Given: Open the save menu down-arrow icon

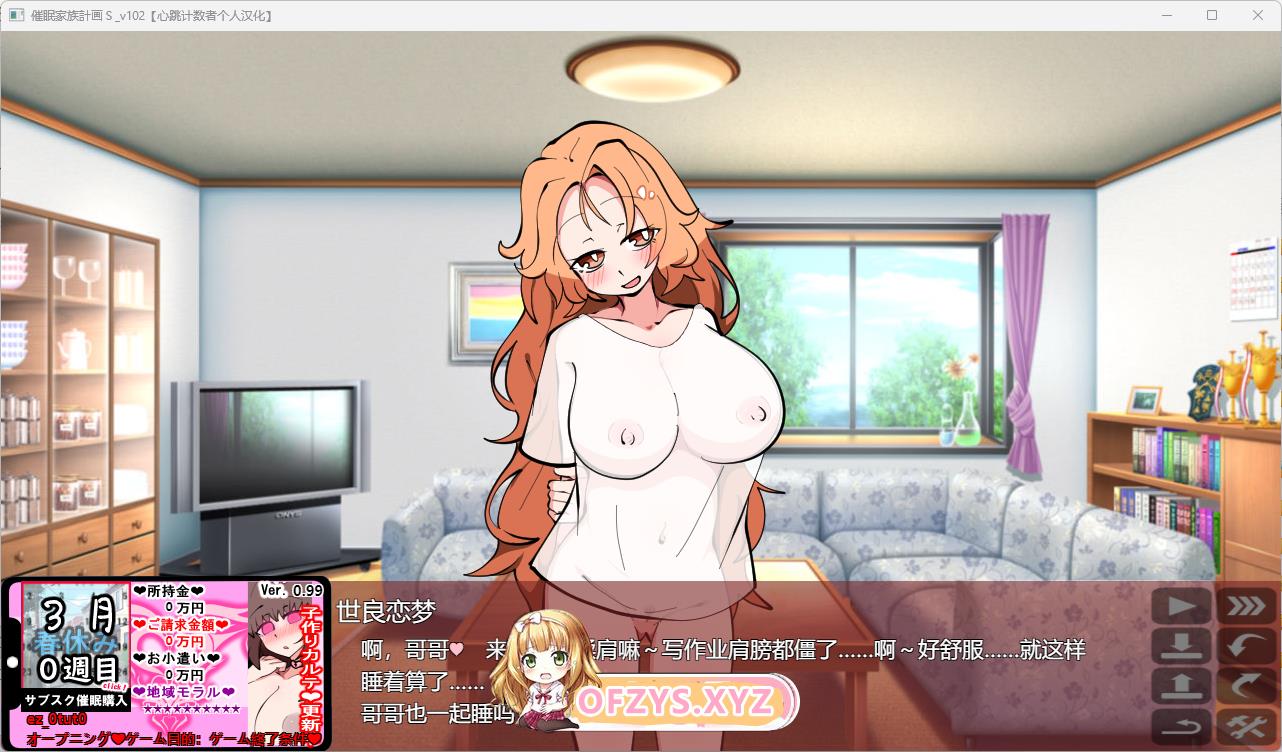Looking at the screenshot, I should (x=1182, y=646).
